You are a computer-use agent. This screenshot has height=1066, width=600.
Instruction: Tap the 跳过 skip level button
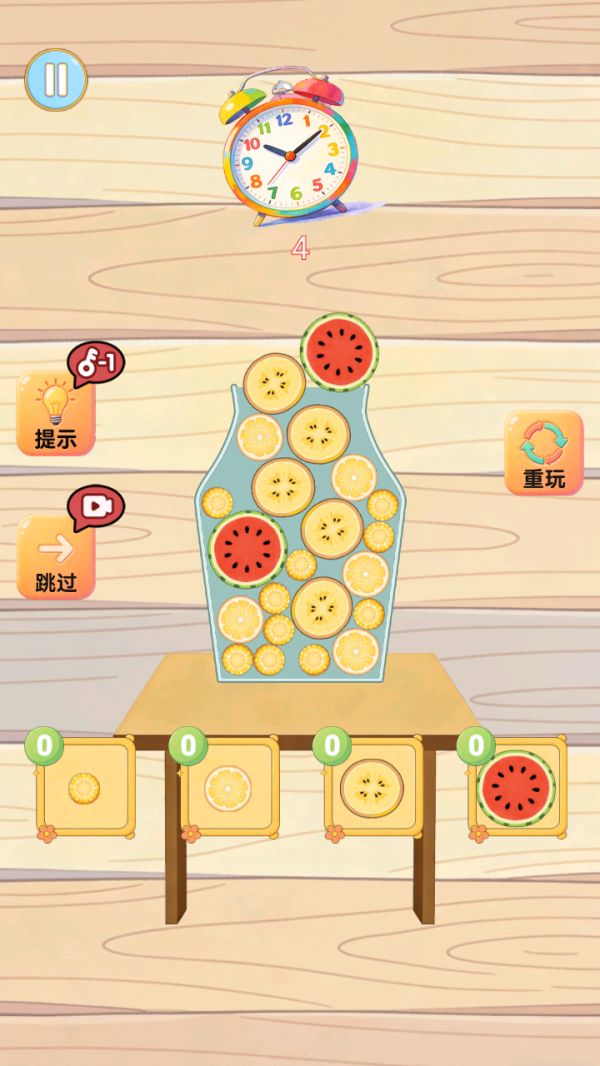[56, 558]
